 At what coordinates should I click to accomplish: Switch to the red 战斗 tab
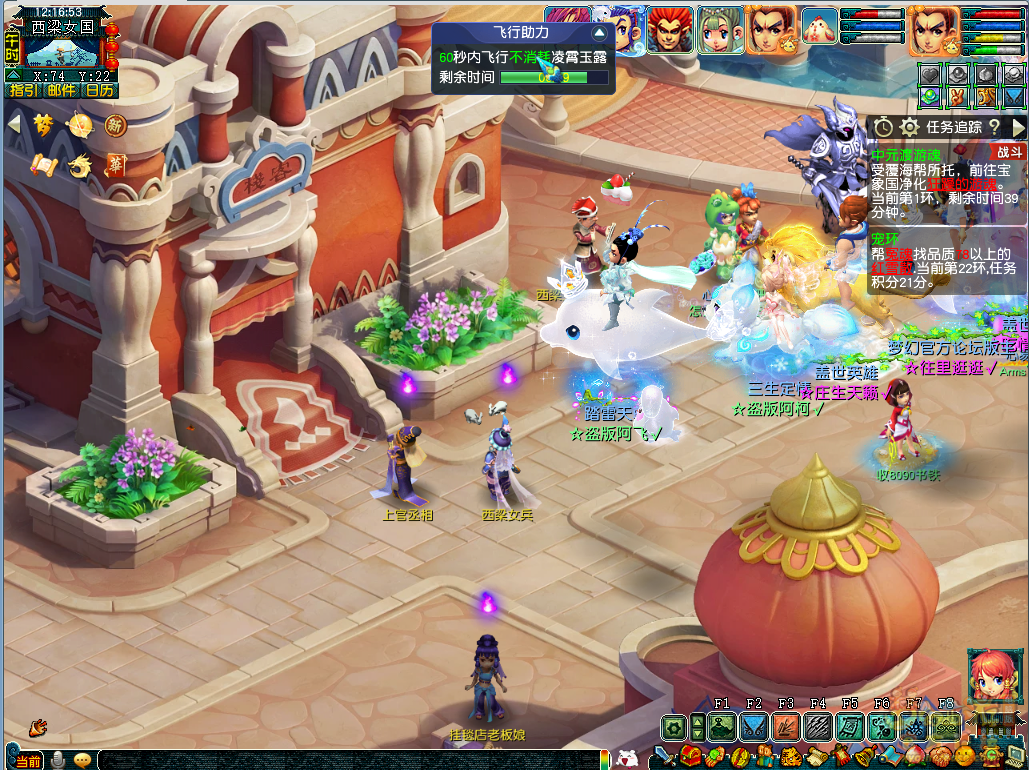pos(1008,152)
